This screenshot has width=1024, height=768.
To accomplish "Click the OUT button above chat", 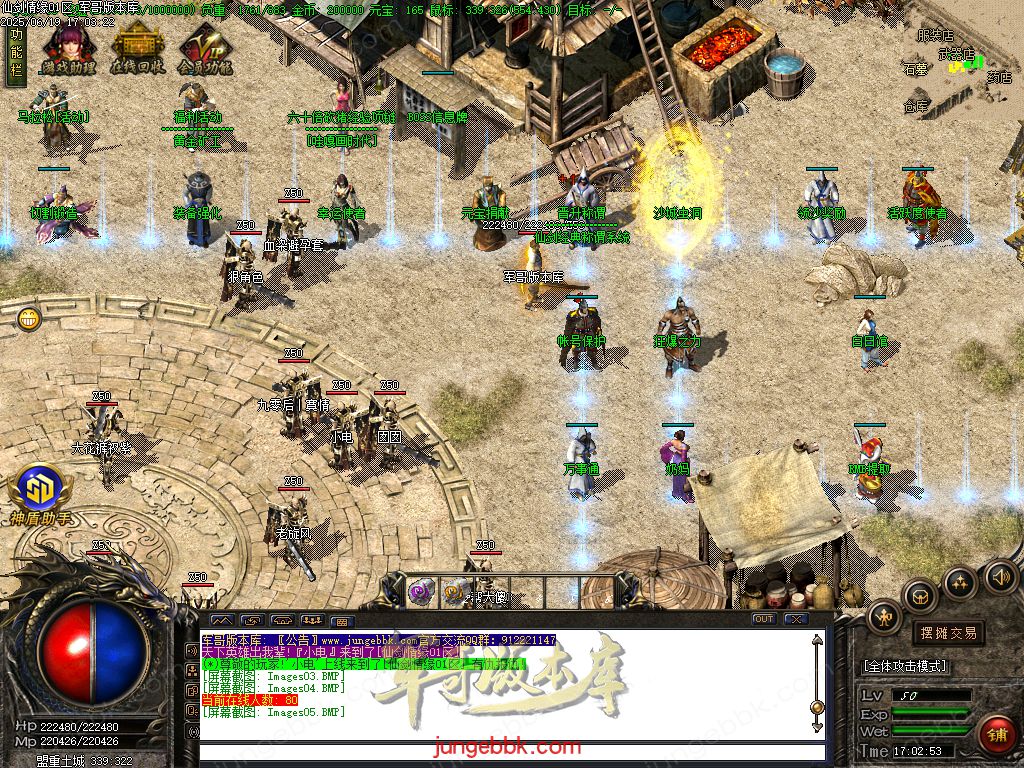I will pos(764,619).
